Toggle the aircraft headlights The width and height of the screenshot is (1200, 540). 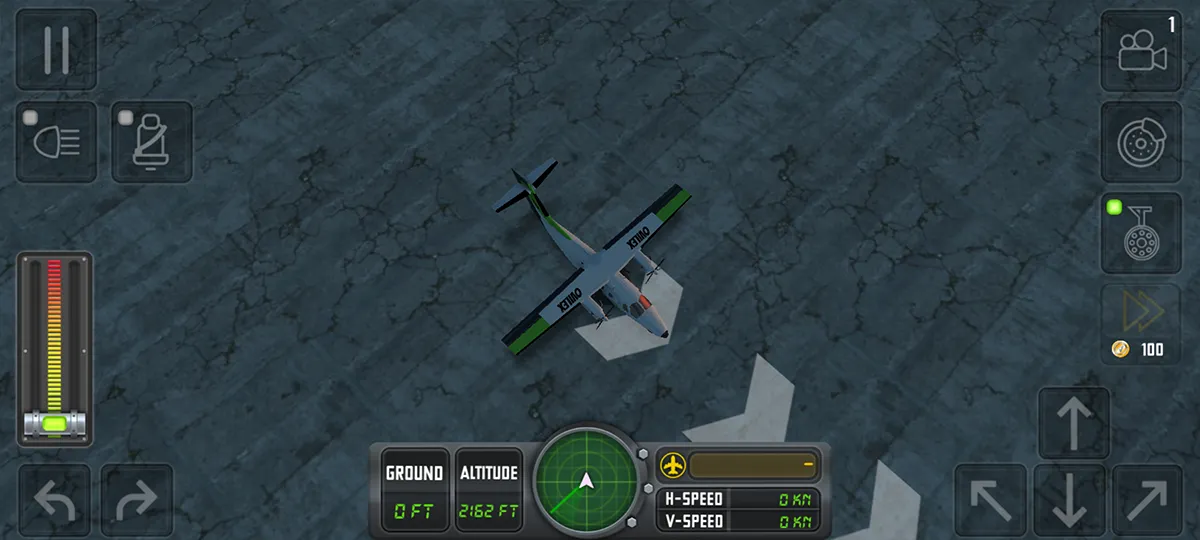57,142
